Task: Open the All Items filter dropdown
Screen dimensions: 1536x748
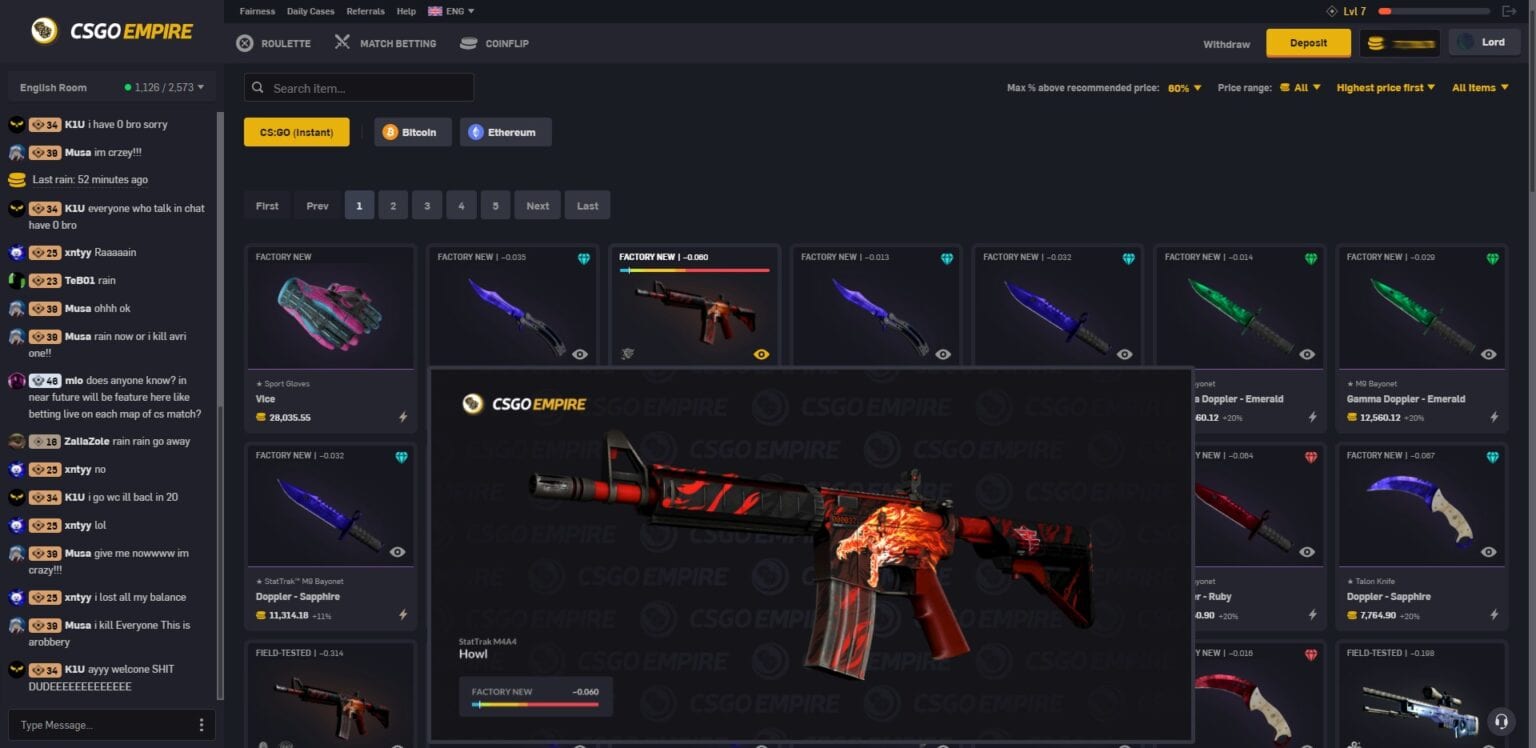Action: click(x=1479, y=87)
